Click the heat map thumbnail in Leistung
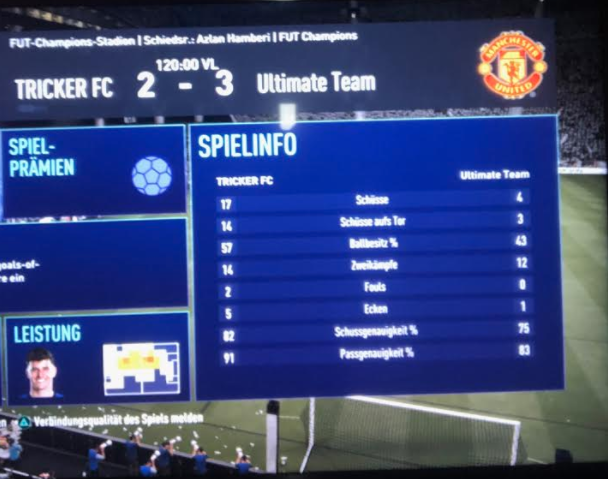This screenshot has width=608, height=479. pos(141,368)
